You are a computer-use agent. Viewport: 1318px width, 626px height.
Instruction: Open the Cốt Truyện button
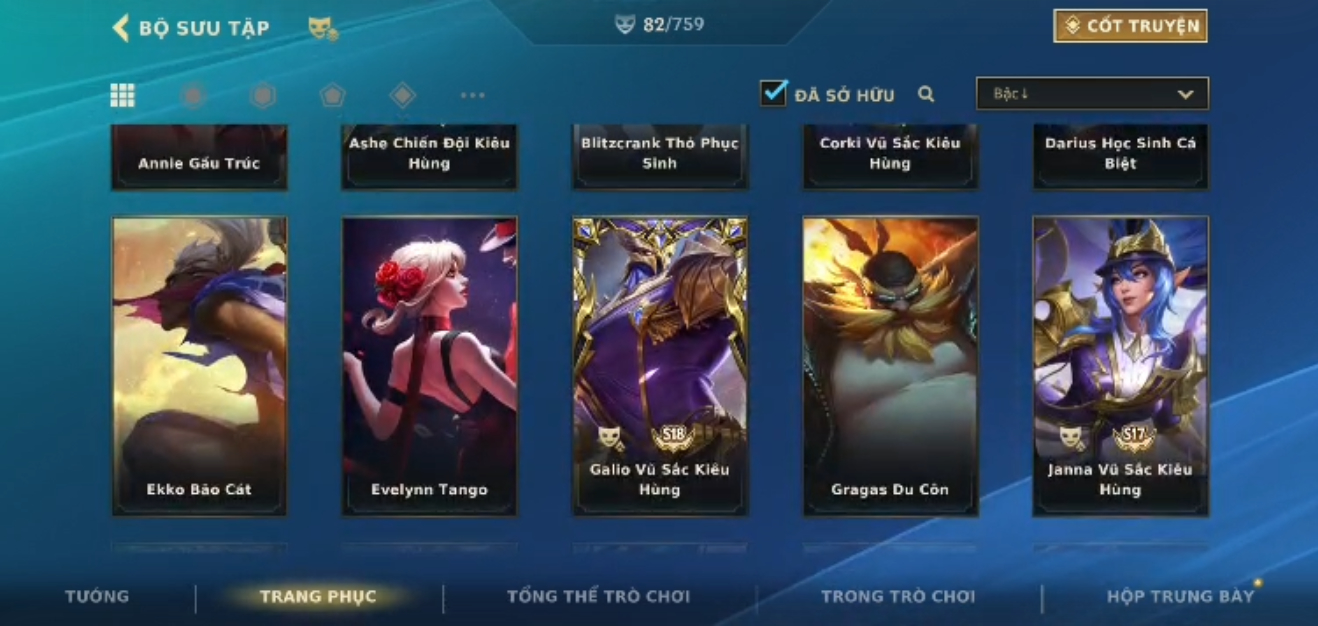click(x=1130, y=26)
